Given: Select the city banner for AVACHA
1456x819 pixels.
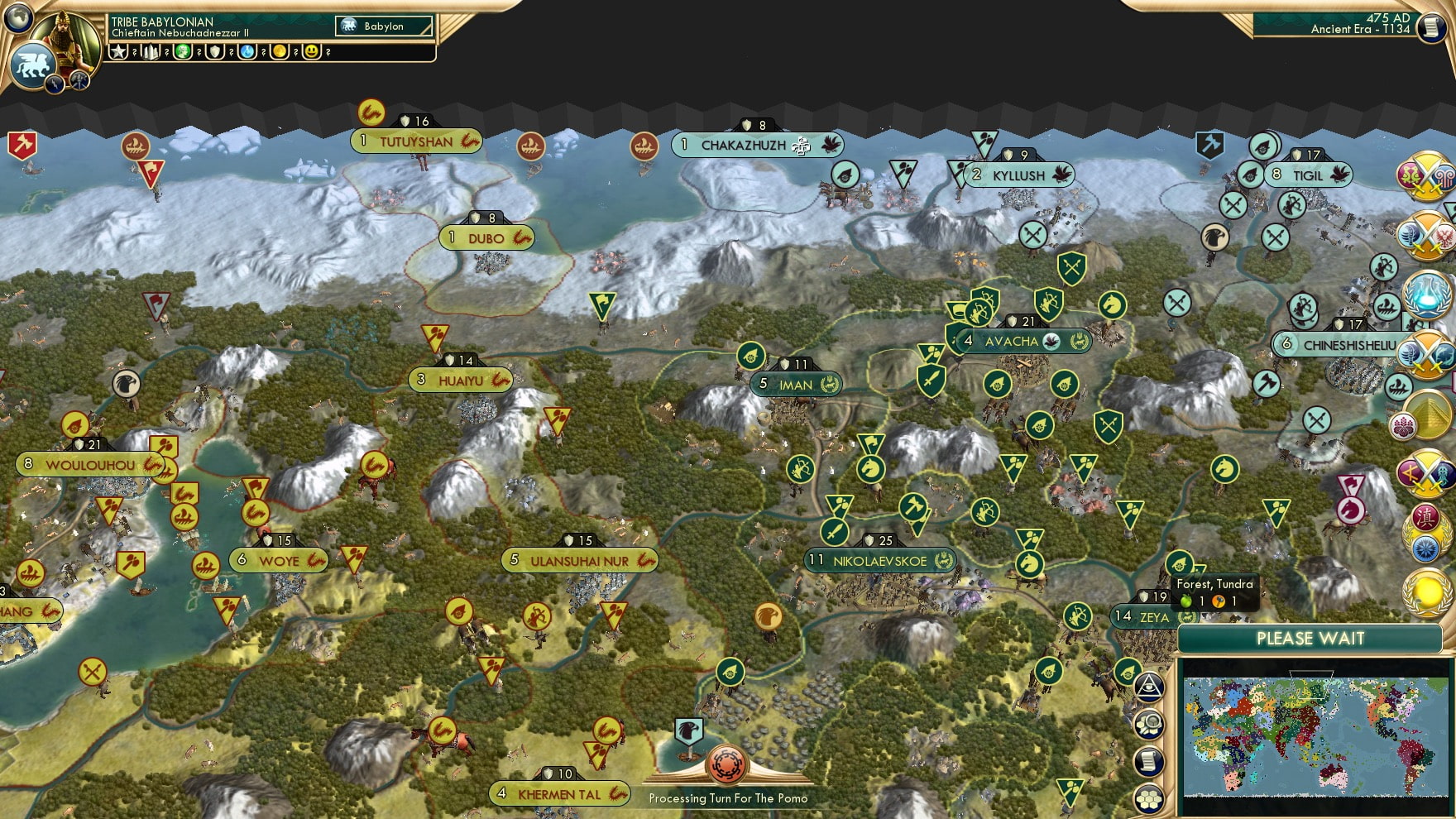Looking at the screenshot, I should point(1023,339).
